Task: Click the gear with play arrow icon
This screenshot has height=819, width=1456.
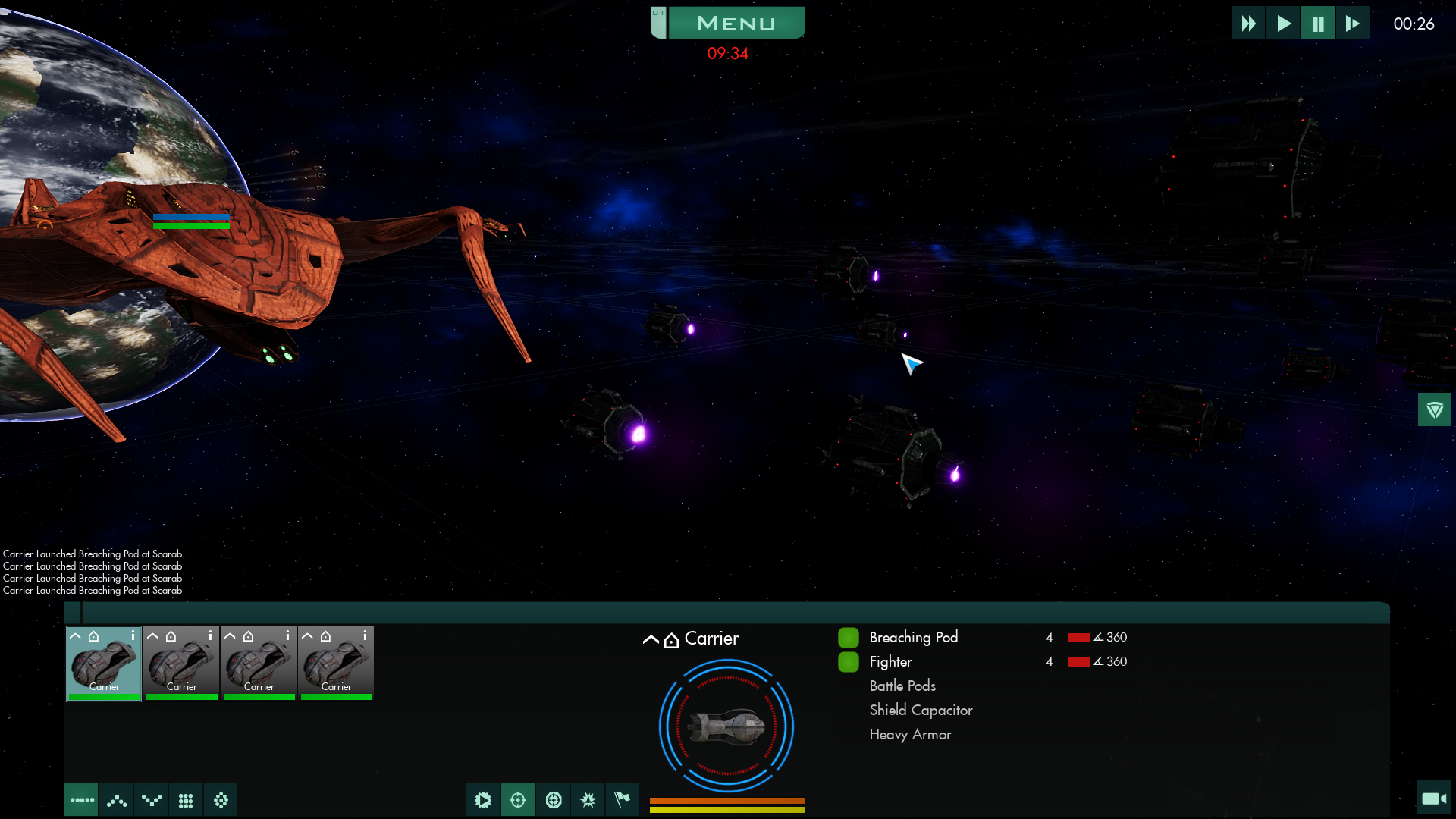Action: coord(483,800)
